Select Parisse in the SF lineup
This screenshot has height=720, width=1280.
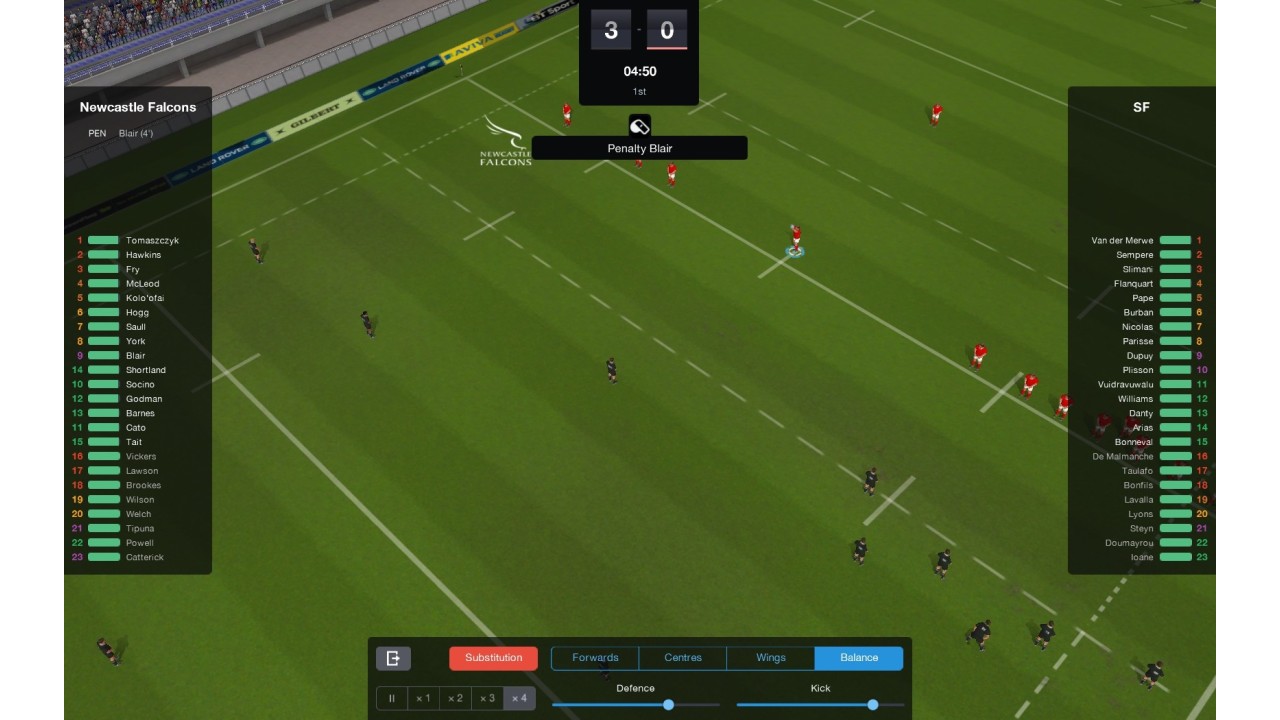pos(1137,341)
